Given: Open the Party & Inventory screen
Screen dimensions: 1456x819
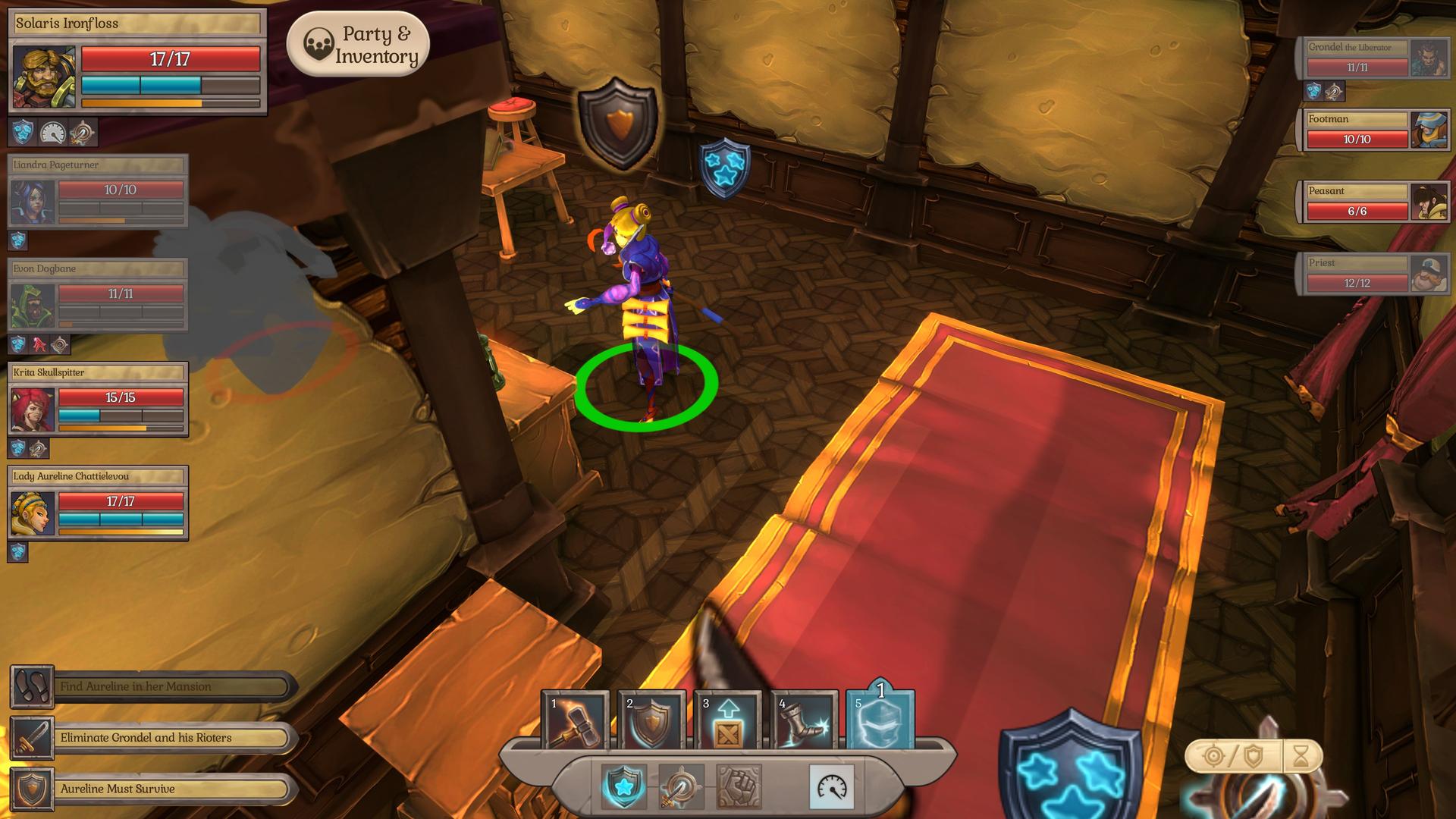Looking at the screenshot, I should (x=358, y=45).
